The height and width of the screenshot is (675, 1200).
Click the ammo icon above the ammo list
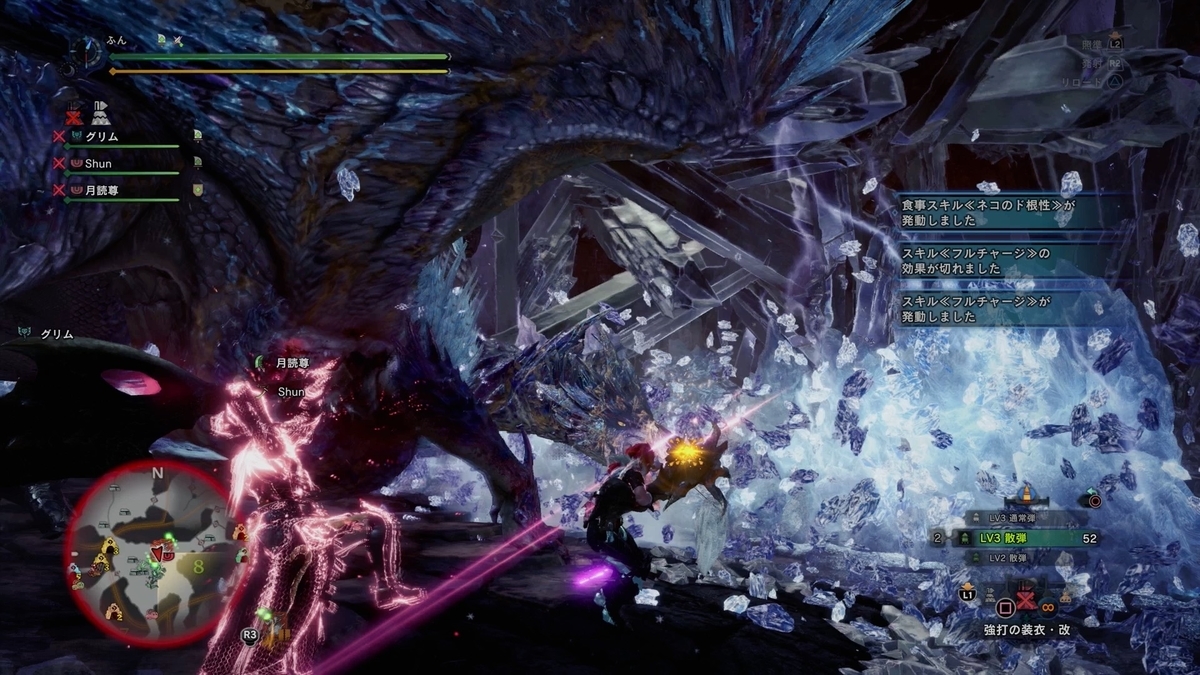1025,492
